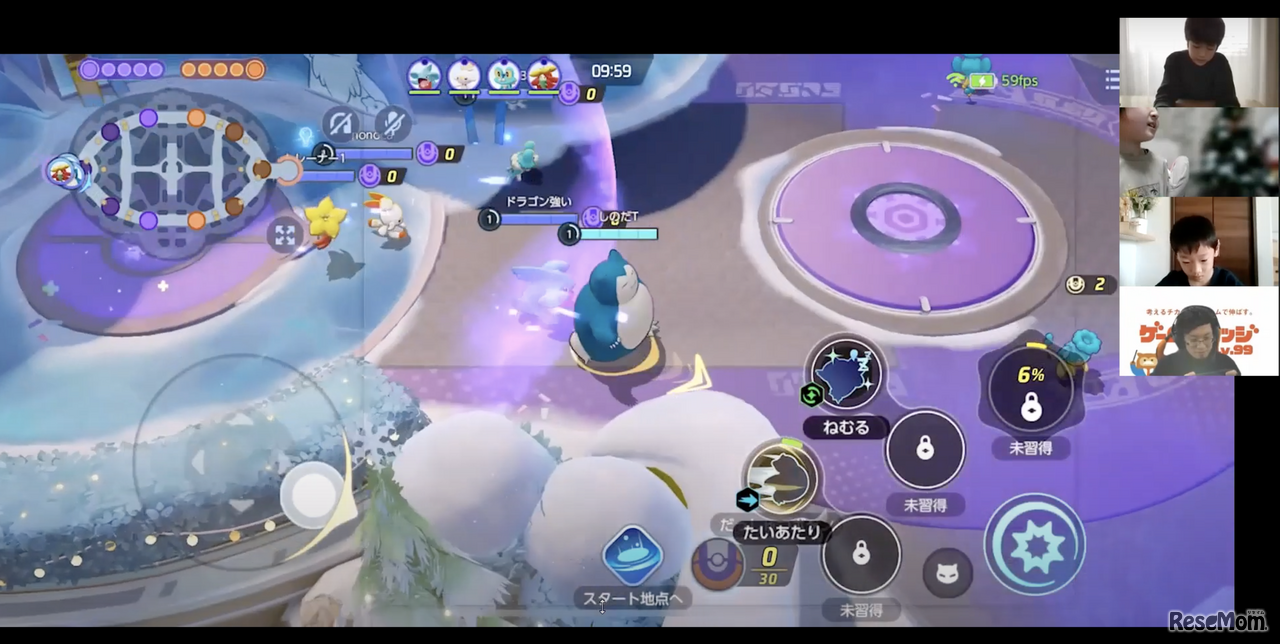Click the top webcam feed thumbnail

pyautogui.click(x=1198, y=62)
